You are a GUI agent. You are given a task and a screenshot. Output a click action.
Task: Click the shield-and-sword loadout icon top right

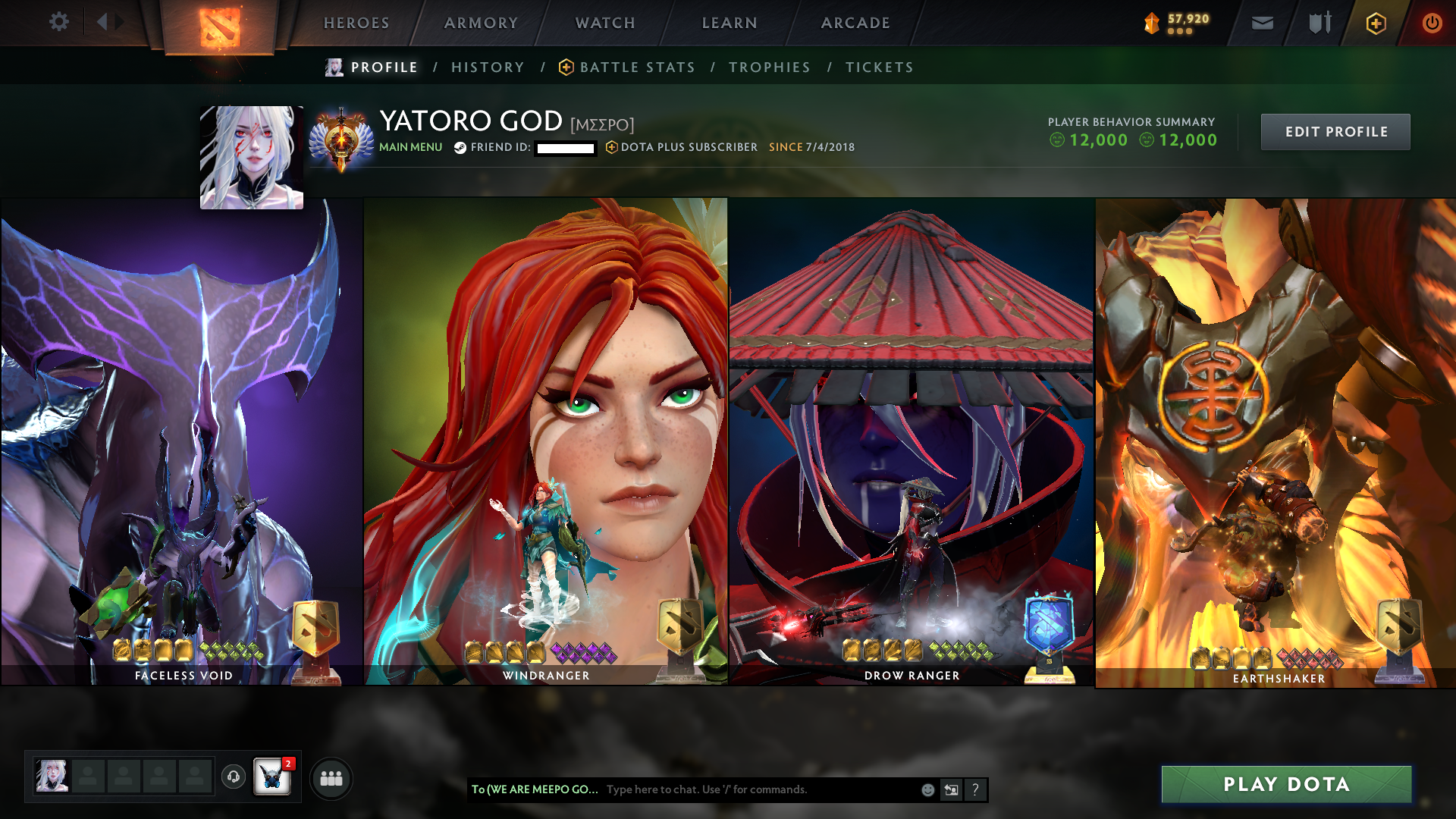click(x=1318, y=23)
